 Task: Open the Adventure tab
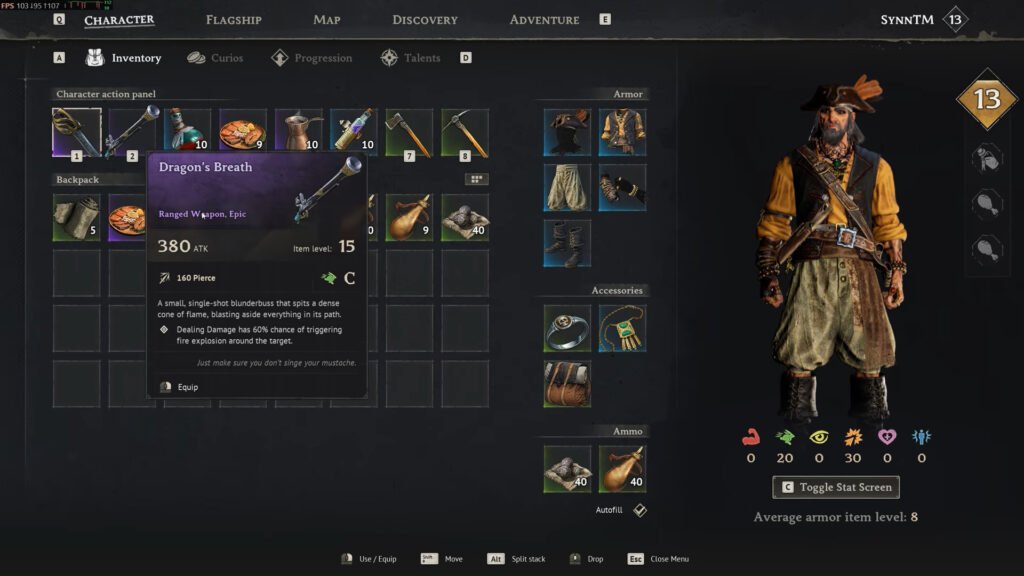tap(544, 20)
